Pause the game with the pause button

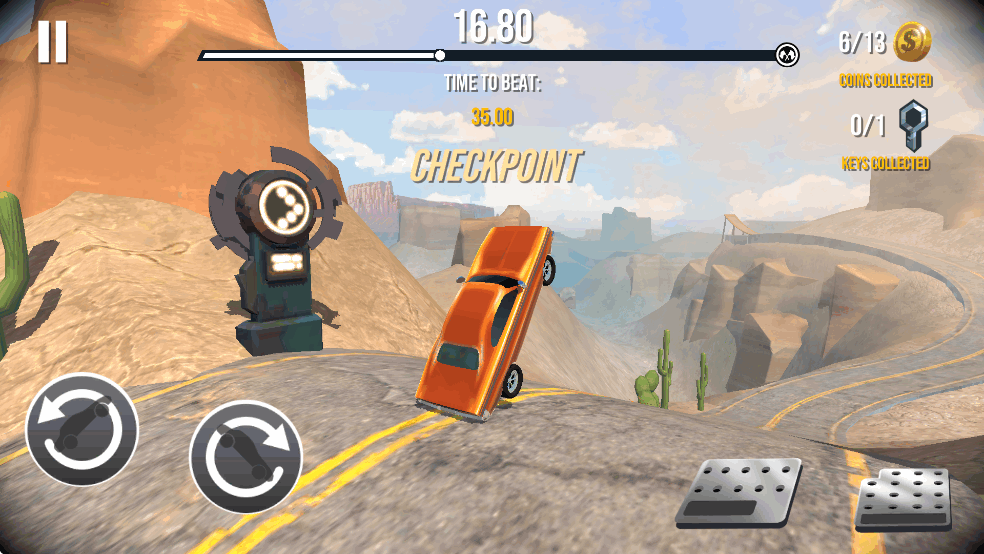pos(52,42)
